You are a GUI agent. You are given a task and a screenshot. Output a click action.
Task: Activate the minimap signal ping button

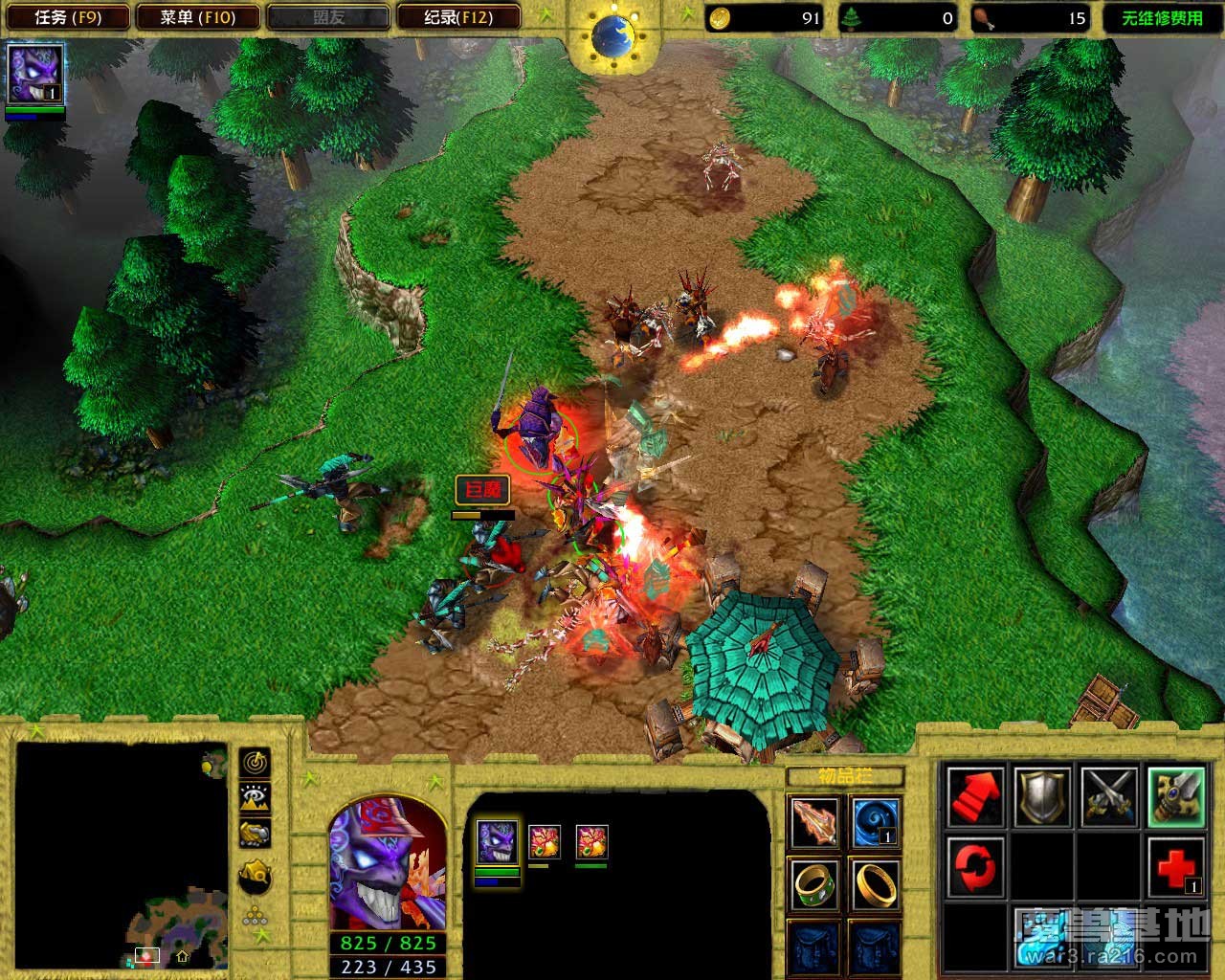point(256,763)
